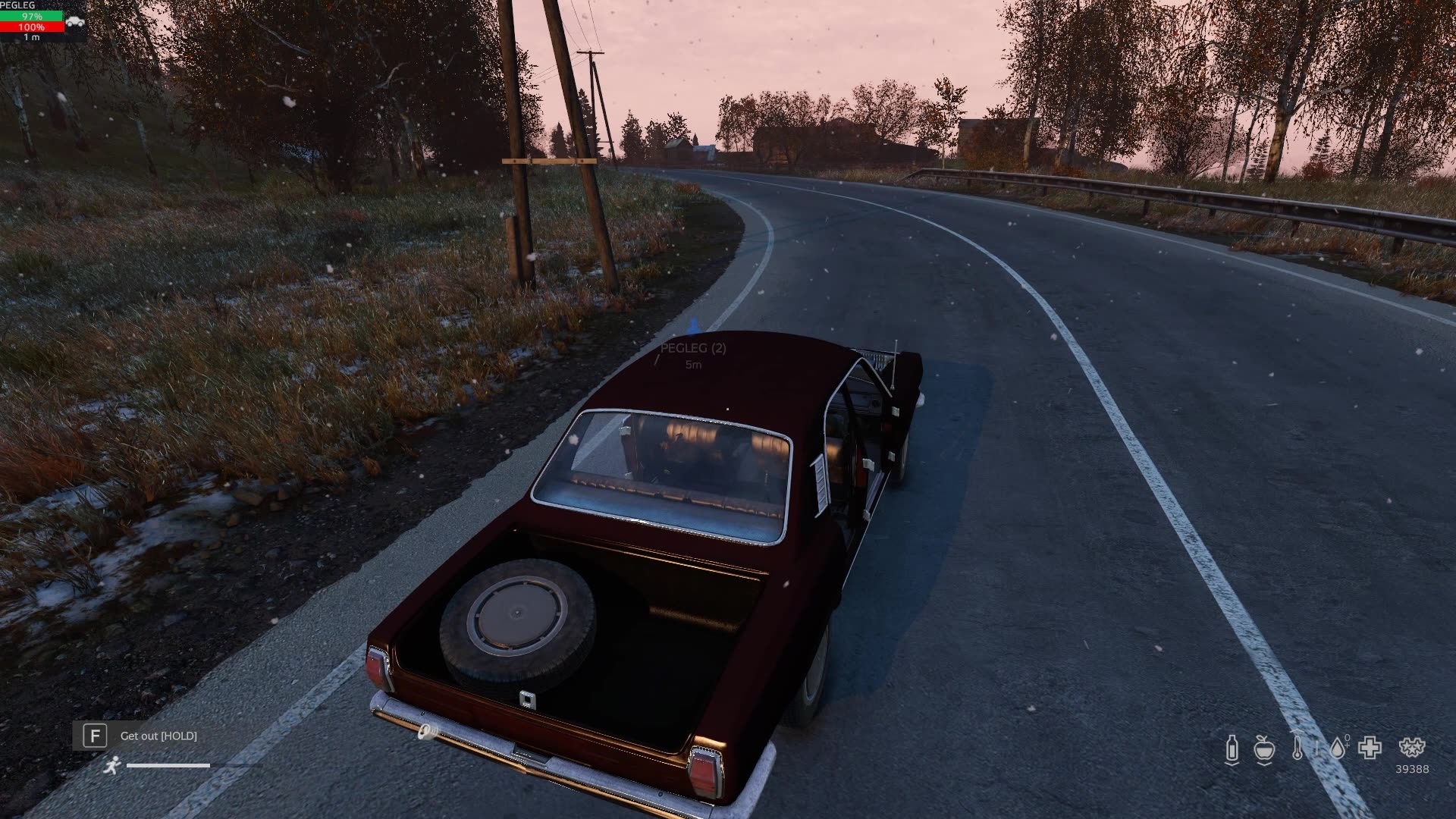Select the hunger apple status icon
This screenshot has height=819, width=1456.
coord(1263,749)
